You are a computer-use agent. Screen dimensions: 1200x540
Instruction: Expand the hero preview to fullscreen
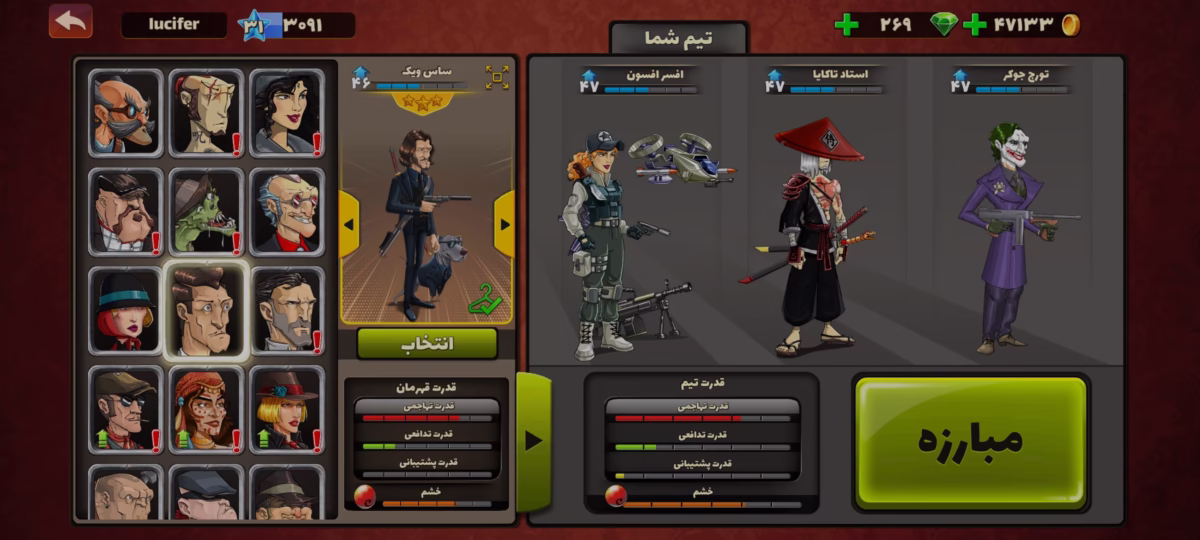(497, 77)
